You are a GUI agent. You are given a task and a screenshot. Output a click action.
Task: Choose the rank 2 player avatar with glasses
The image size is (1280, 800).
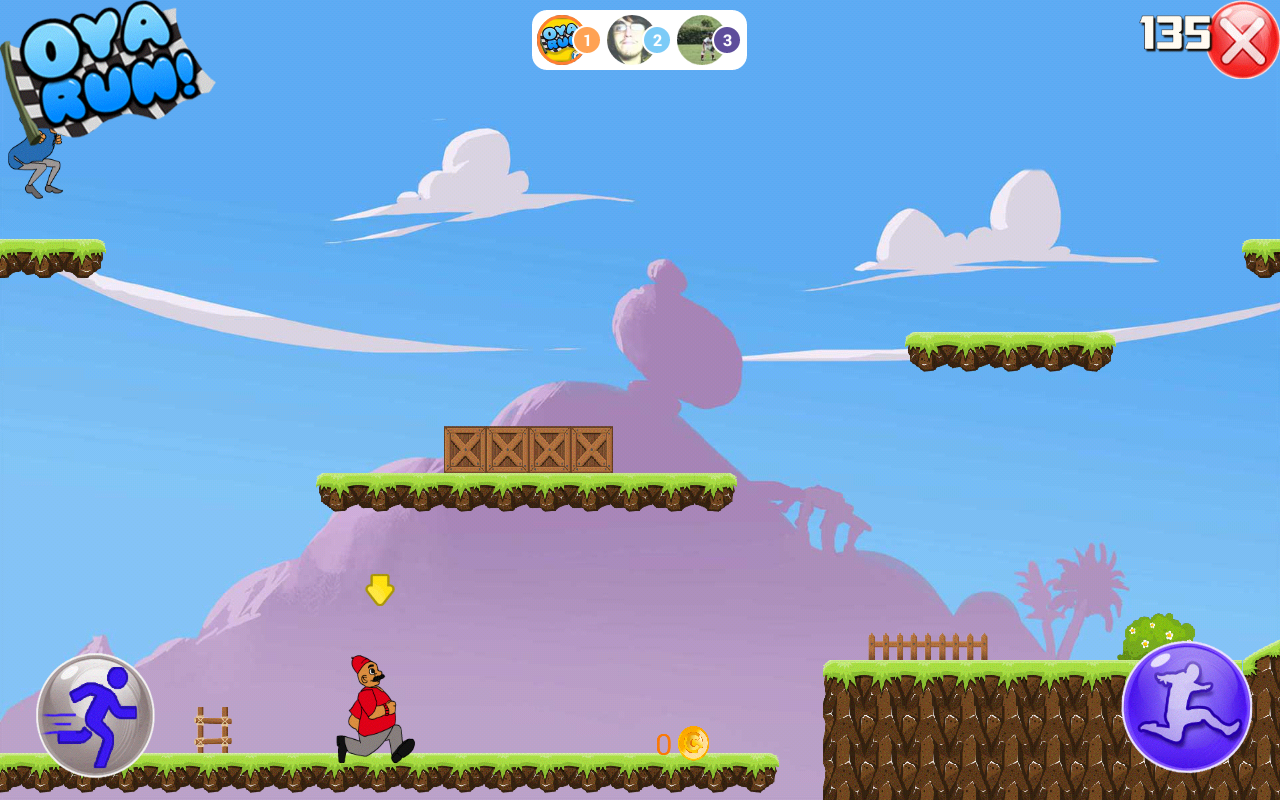coord(630,40)
